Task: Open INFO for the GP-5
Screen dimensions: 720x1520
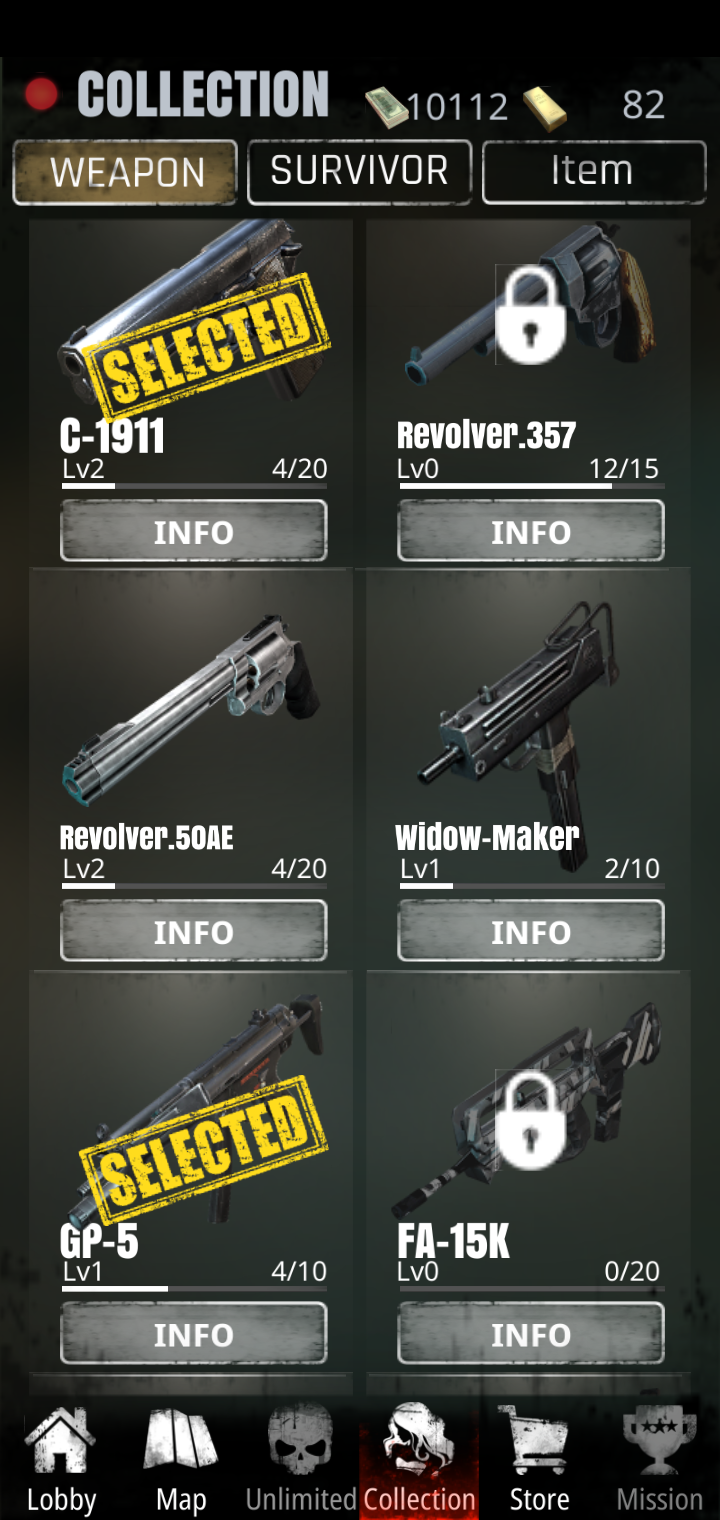Action: (x=194, y=1333)
